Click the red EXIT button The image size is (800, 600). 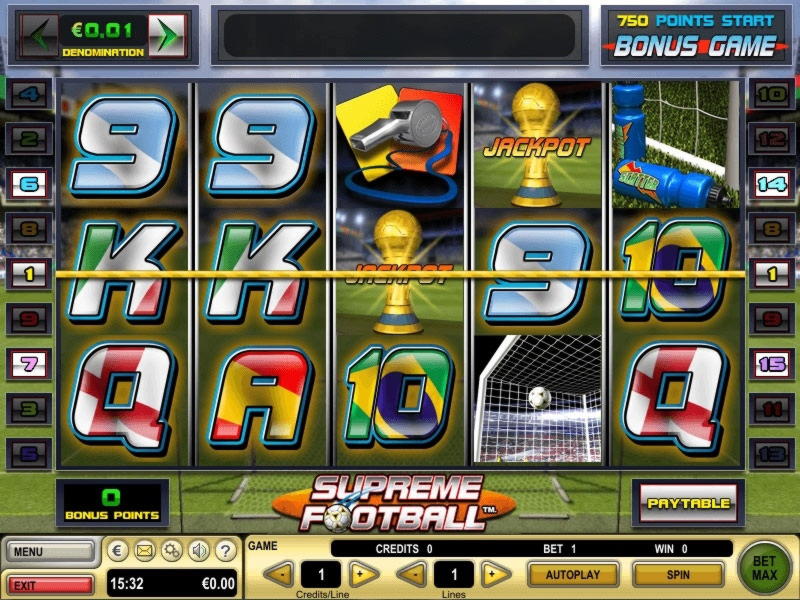[50, 582]
